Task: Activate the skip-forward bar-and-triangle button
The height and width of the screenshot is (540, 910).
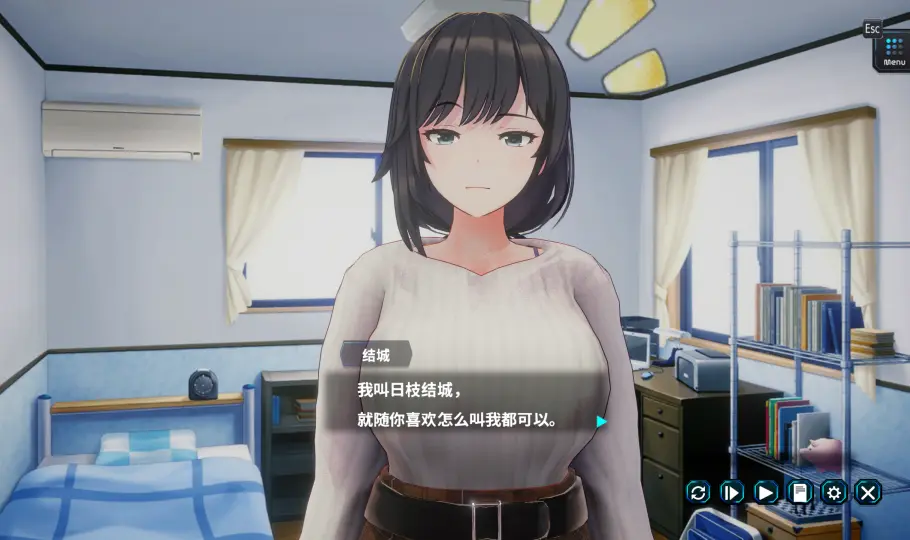Action: pos(732,491)
